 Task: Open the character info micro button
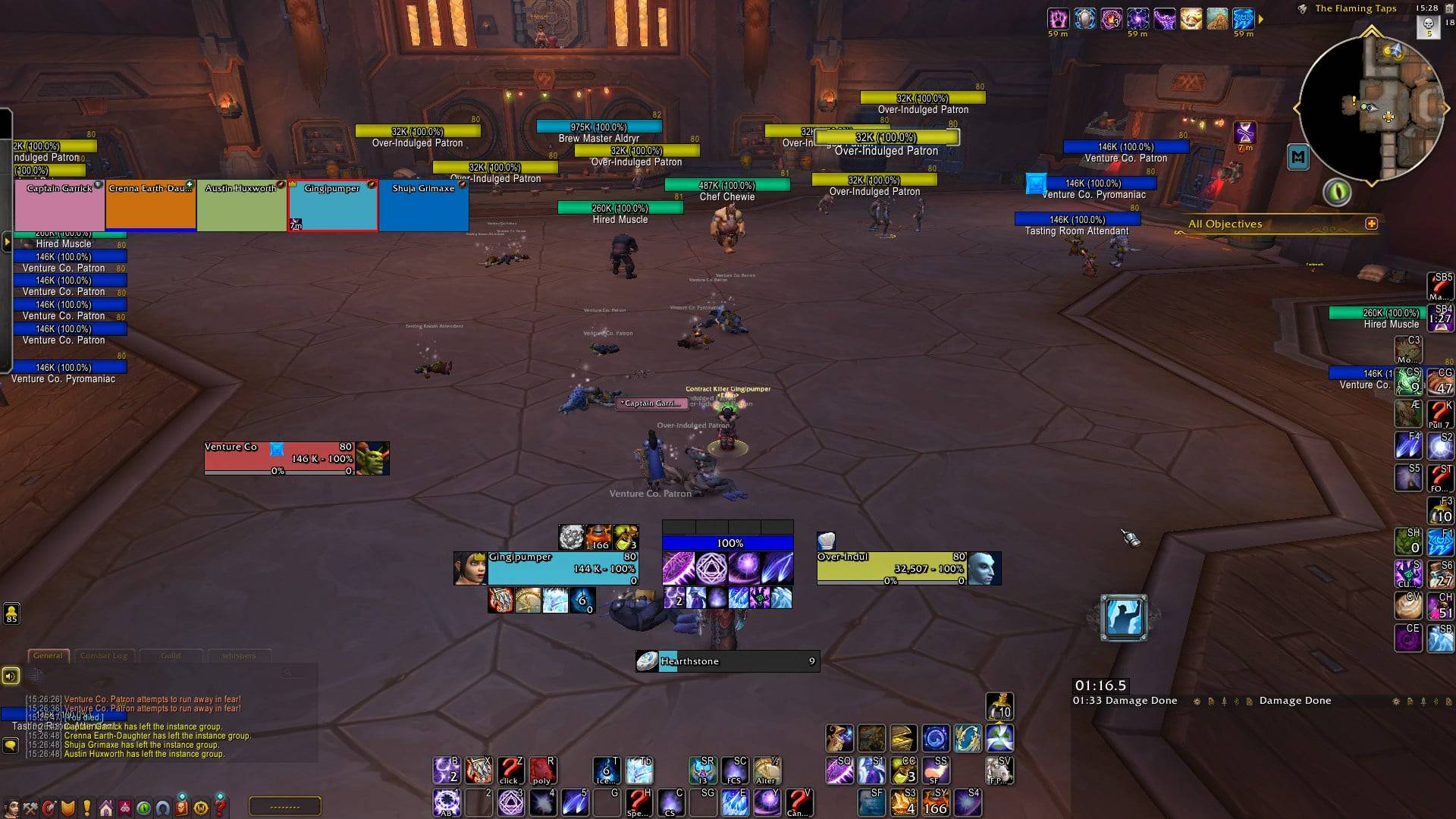12,808
